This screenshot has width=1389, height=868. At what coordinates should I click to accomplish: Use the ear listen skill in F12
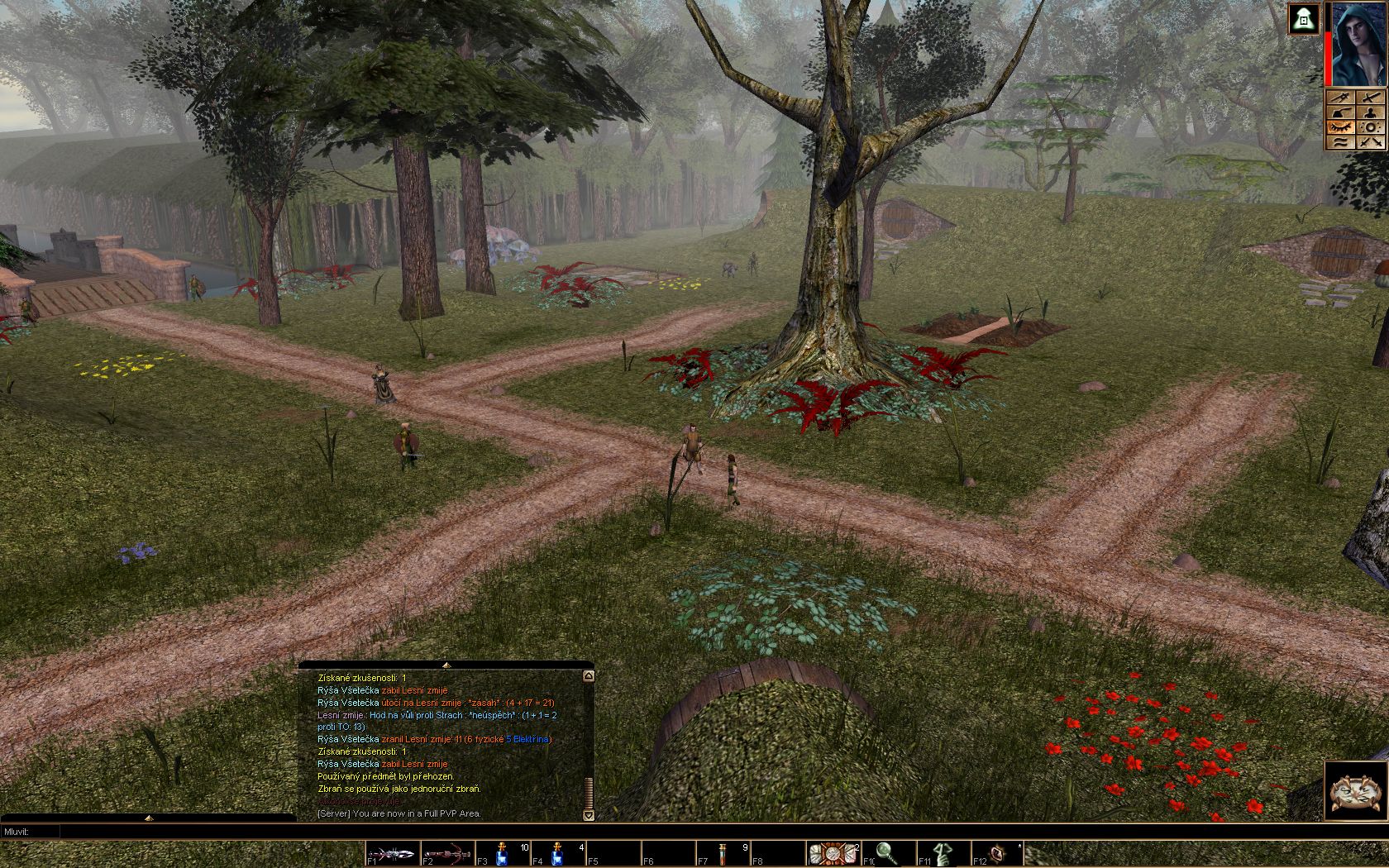998,853
